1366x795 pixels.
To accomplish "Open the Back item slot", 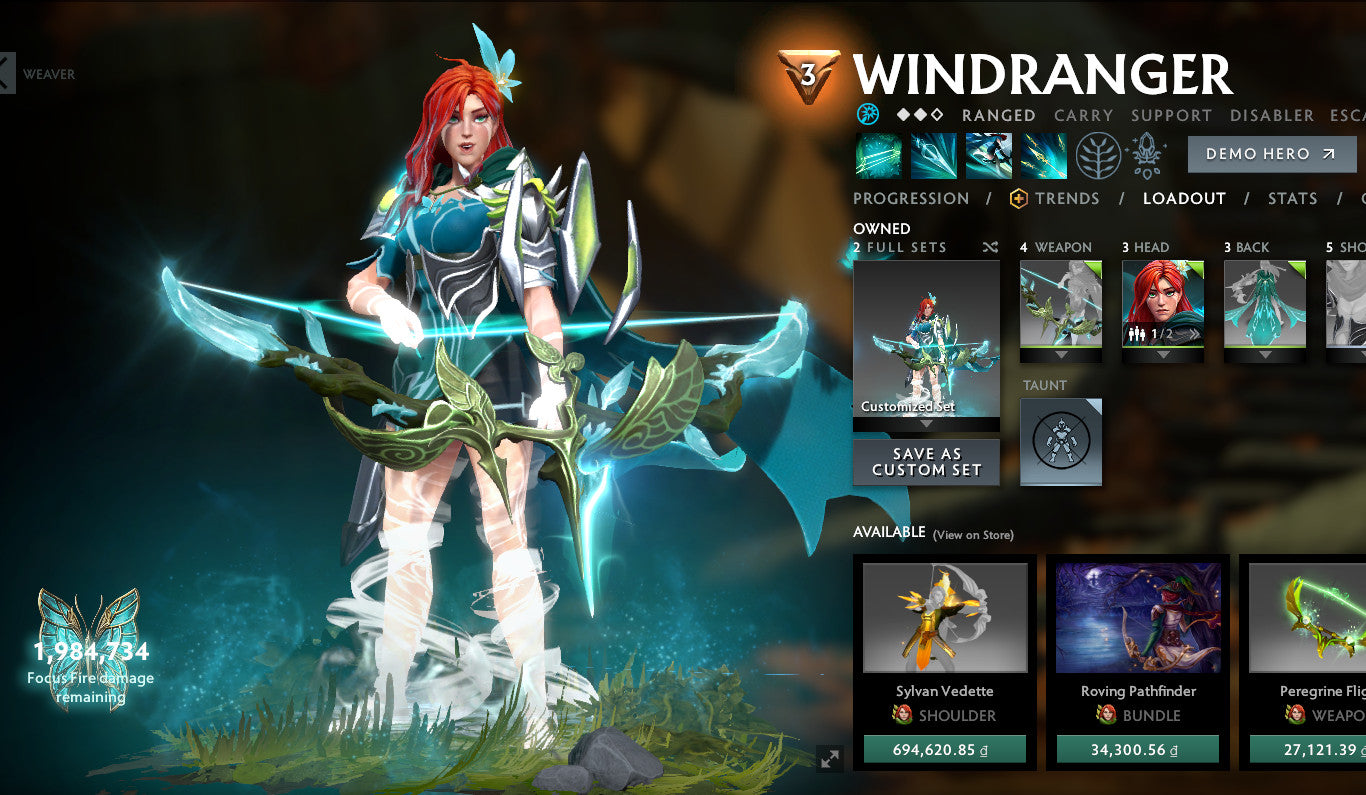I will (x=1265, y=304).
